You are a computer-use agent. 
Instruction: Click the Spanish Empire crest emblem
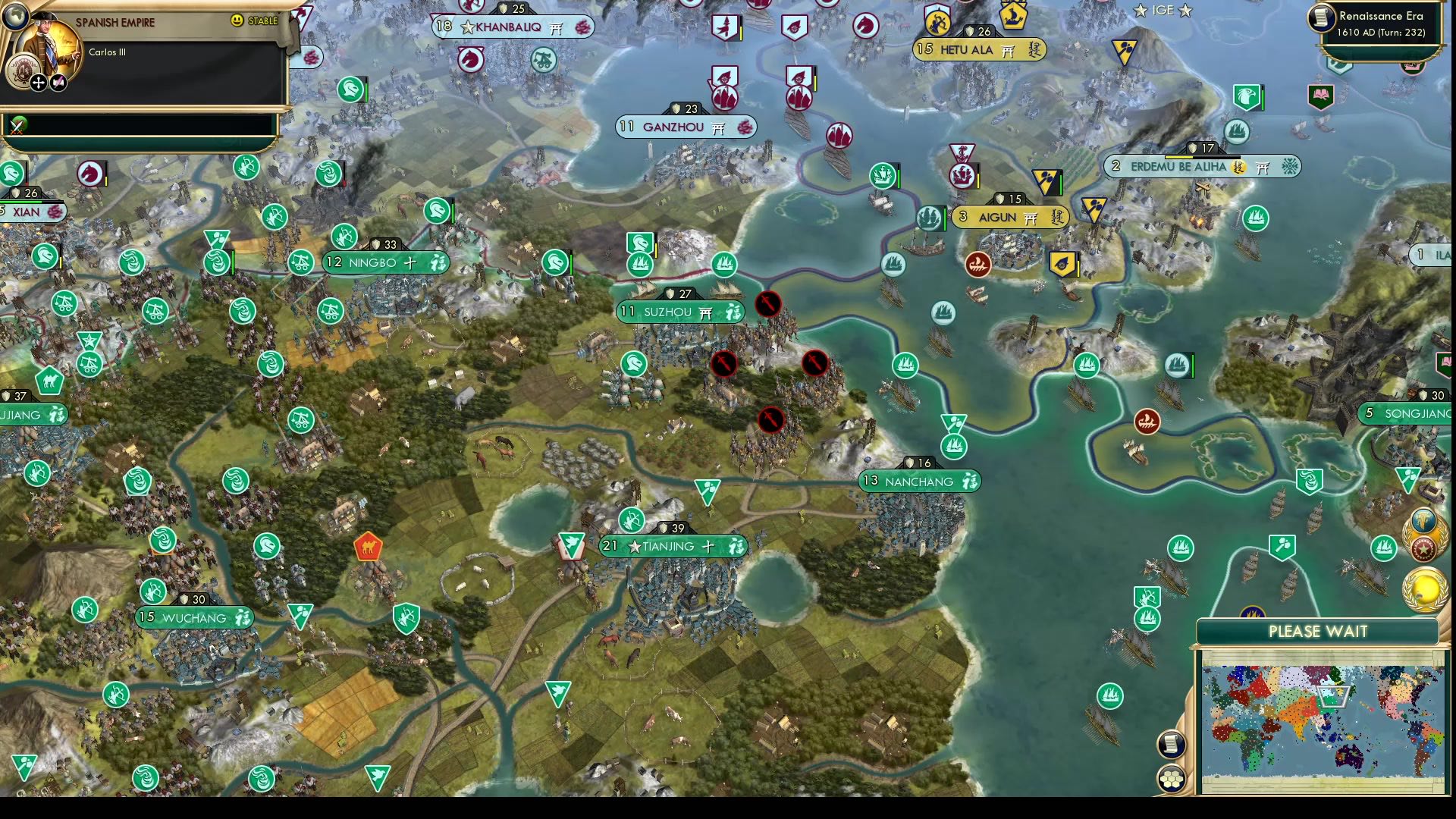[x=24, y=71]
